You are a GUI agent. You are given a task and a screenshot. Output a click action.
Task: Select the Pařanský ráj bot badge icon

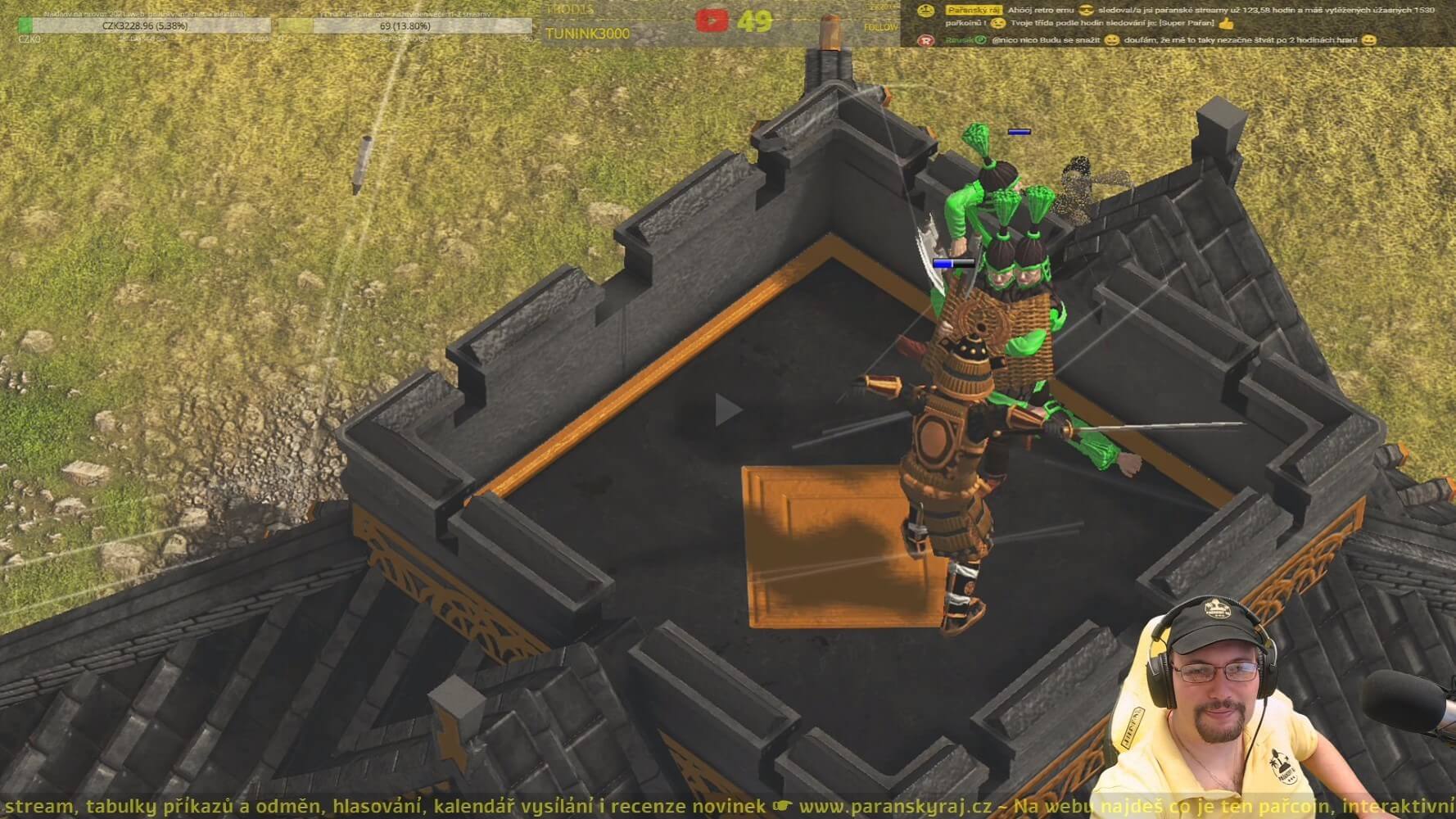tap(926, 10)
